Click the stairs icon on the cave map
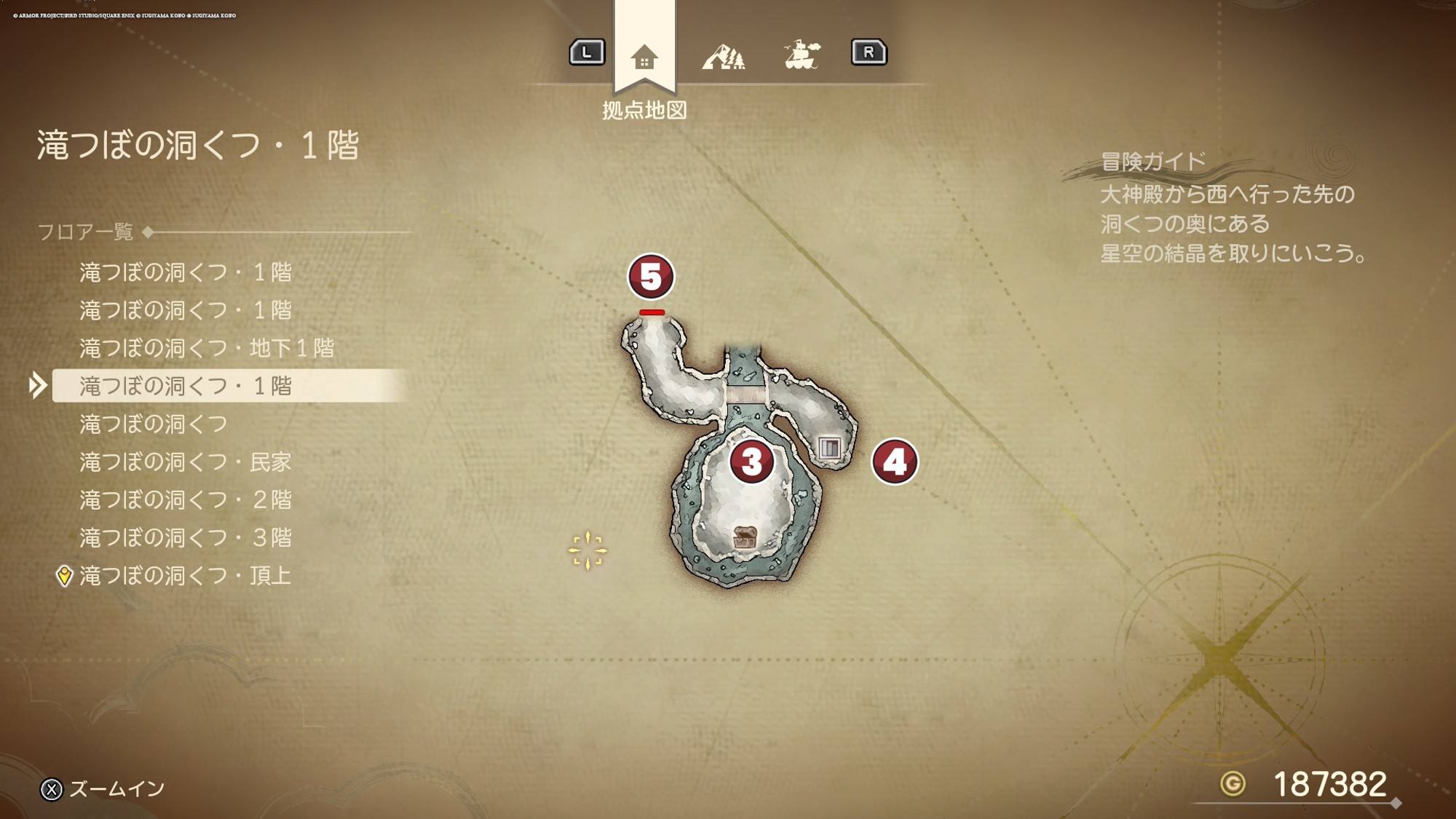Viewport: 1456px width, 819px height. point(829,447)
